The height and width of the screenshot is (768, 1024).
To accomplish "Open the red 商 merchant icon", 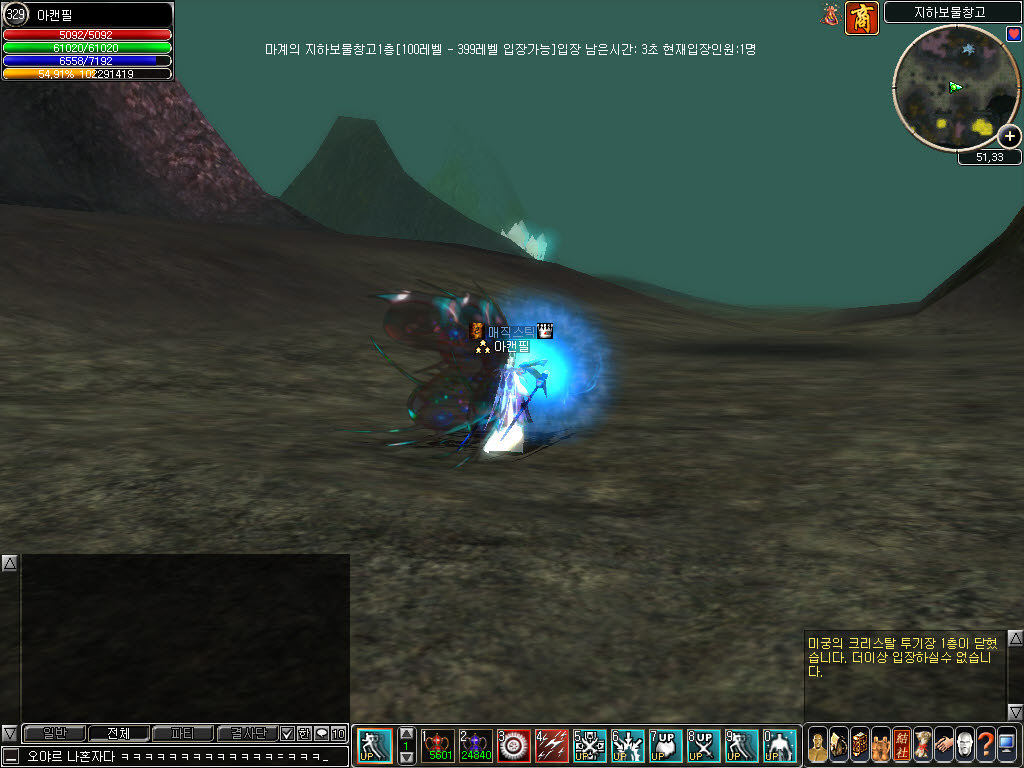I will pos(862,18).
